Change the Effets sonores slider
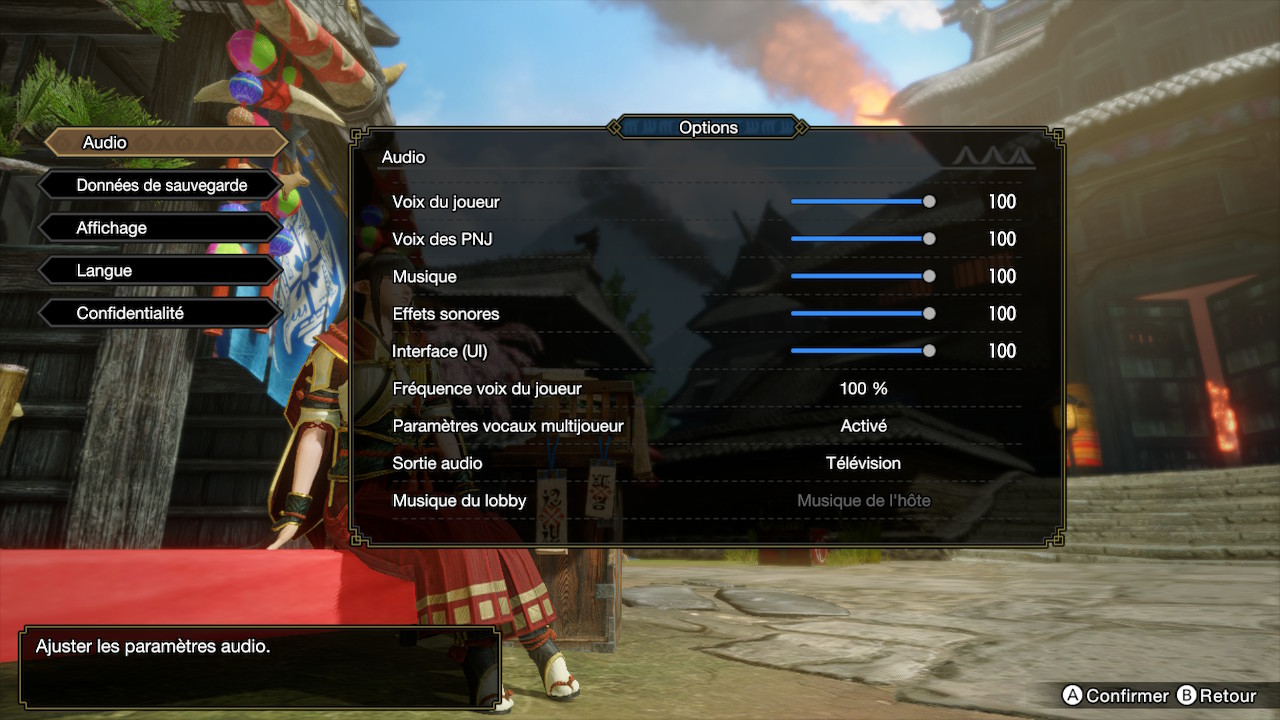This screenshot has height=720, width=1280. (x=861, y=314)
